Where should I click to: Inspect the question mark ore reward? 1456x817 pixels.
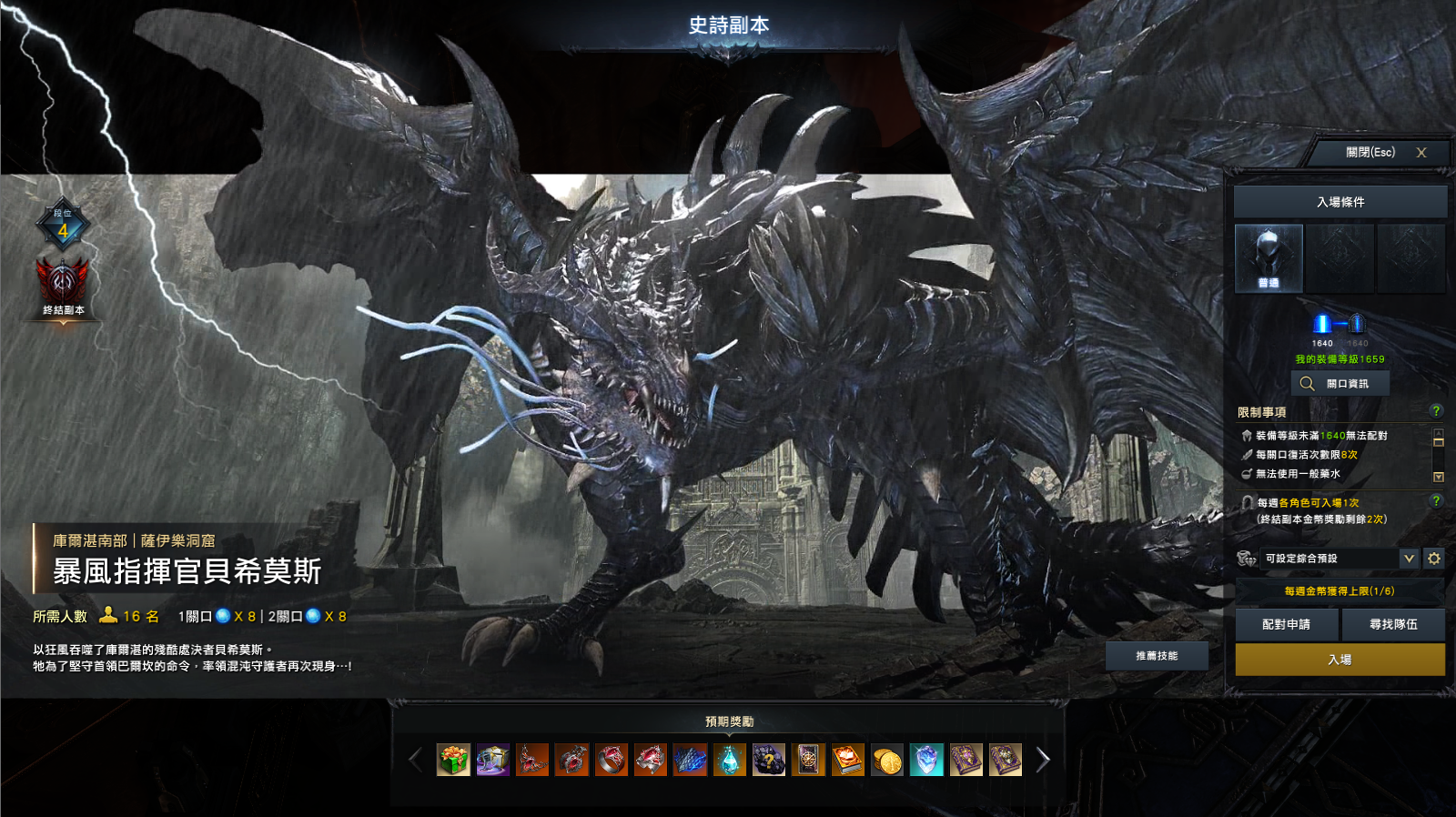[769, 760]
